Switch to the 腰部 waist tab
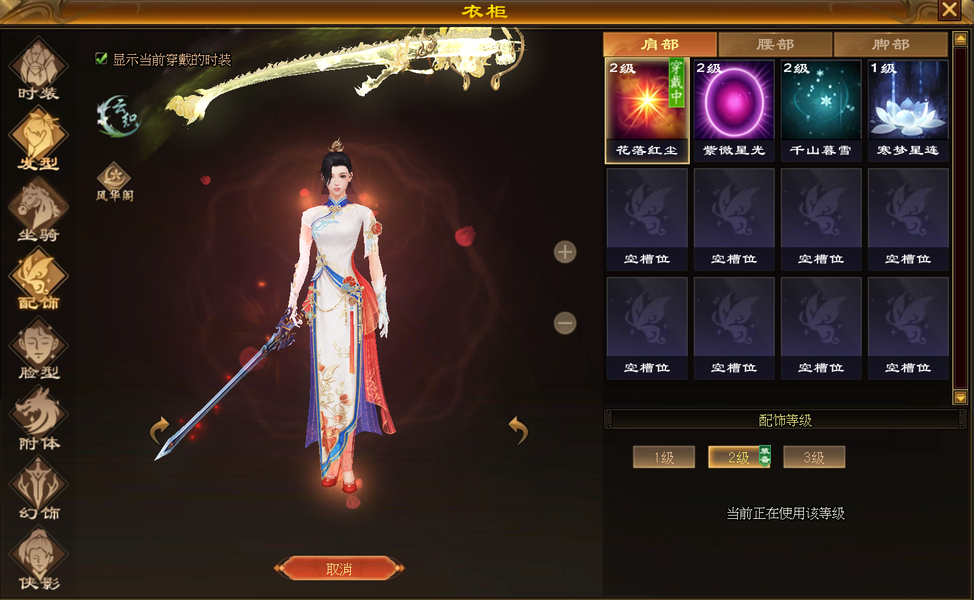 pos(775,45)
